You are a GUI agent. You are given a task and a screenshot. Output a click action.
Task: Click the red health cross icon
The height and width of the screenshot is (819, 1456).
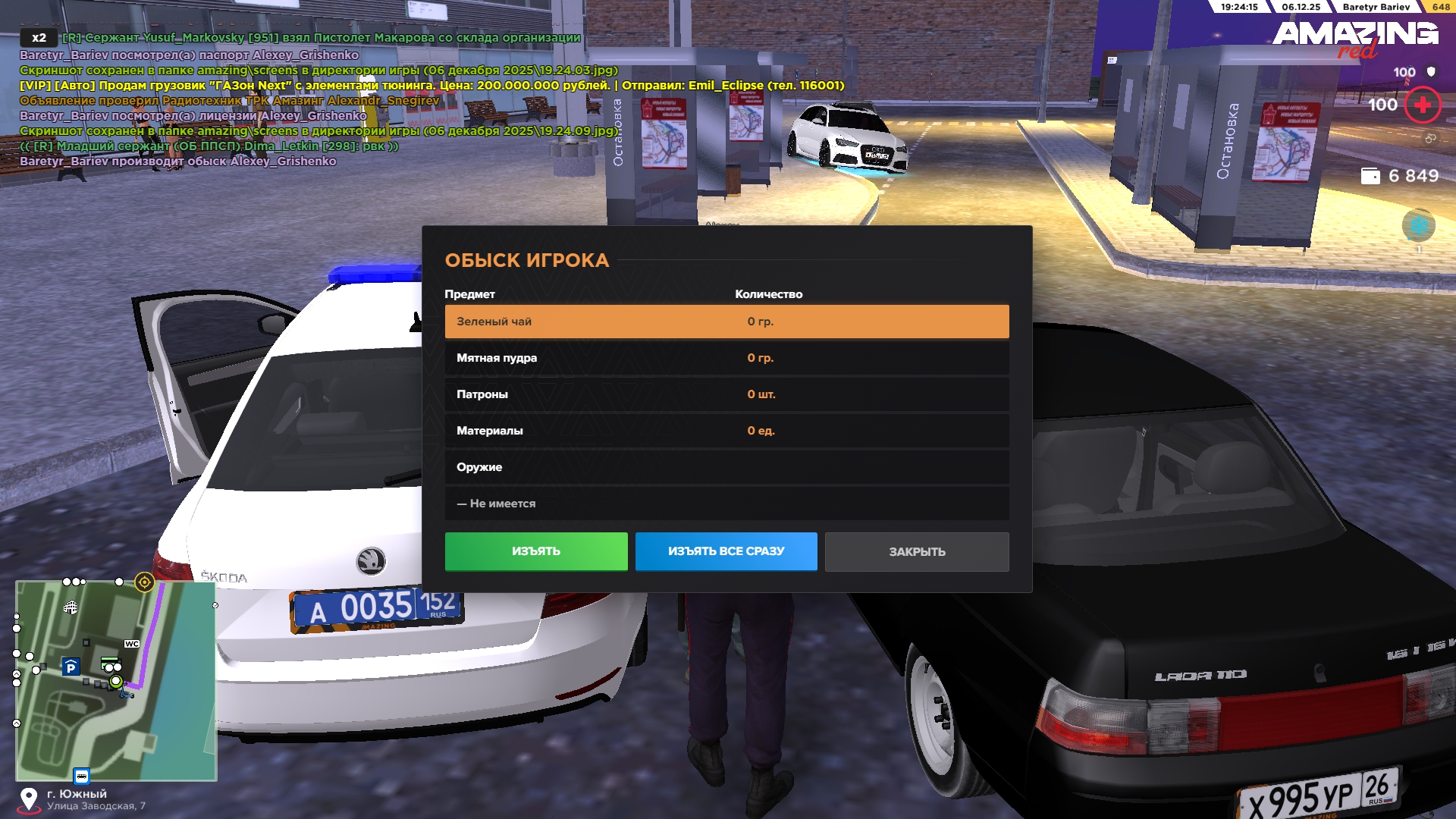(1423, 105)
